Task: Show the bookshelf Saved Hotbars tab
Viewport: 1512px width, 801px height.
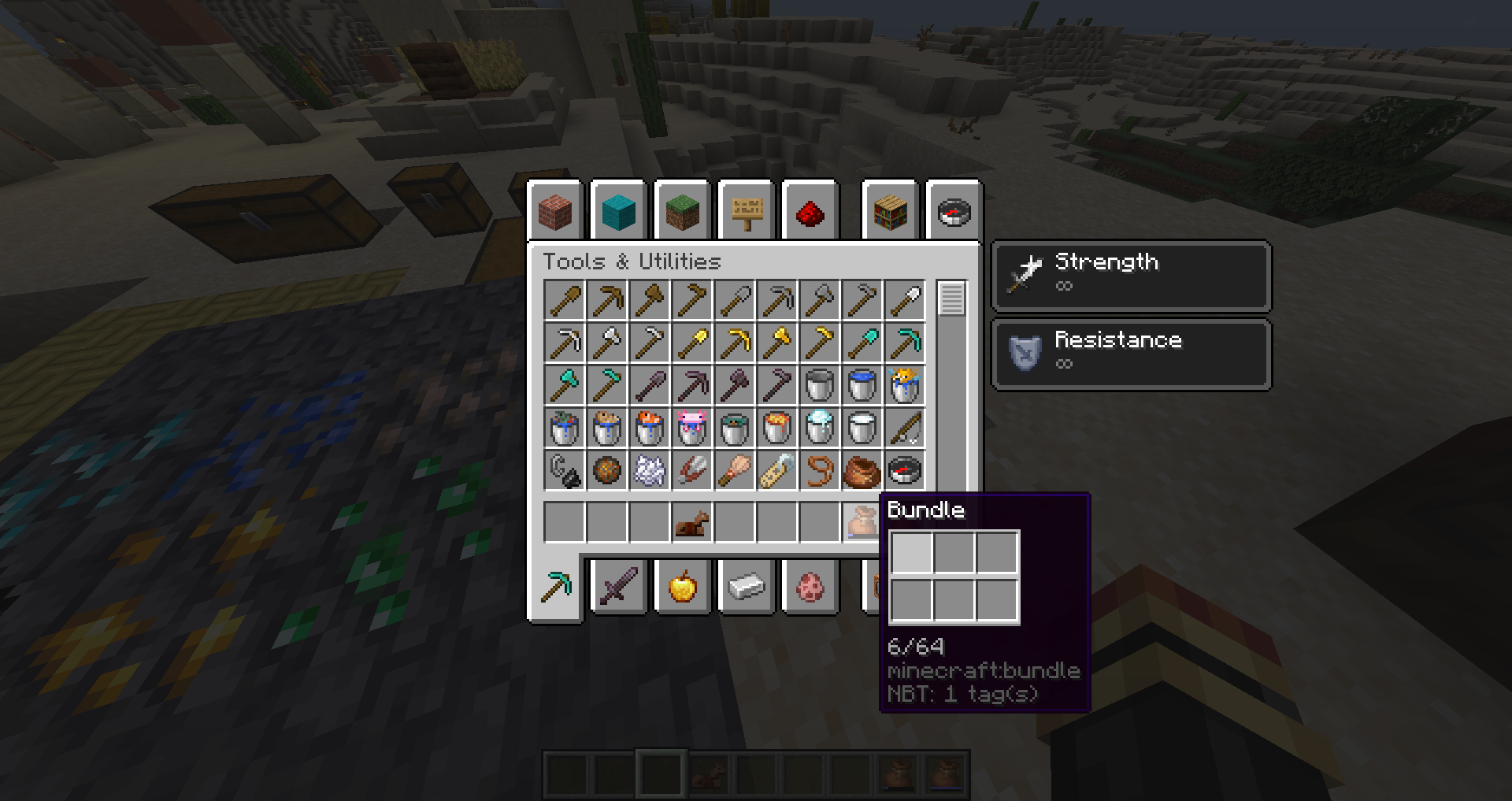Action: (x=891, y=212)
